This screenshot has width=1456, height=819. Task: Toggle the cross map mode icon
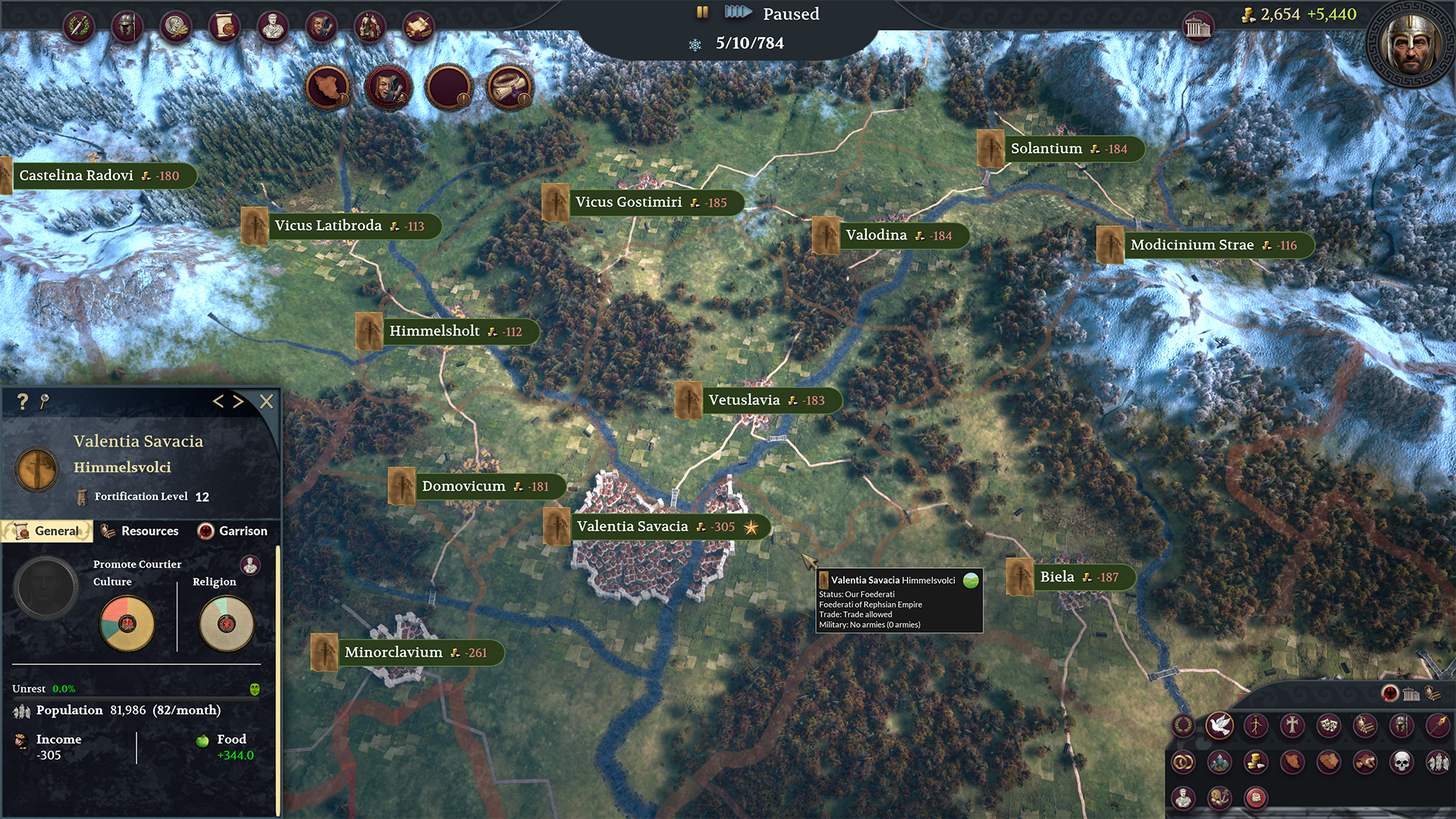point(1291,725)
